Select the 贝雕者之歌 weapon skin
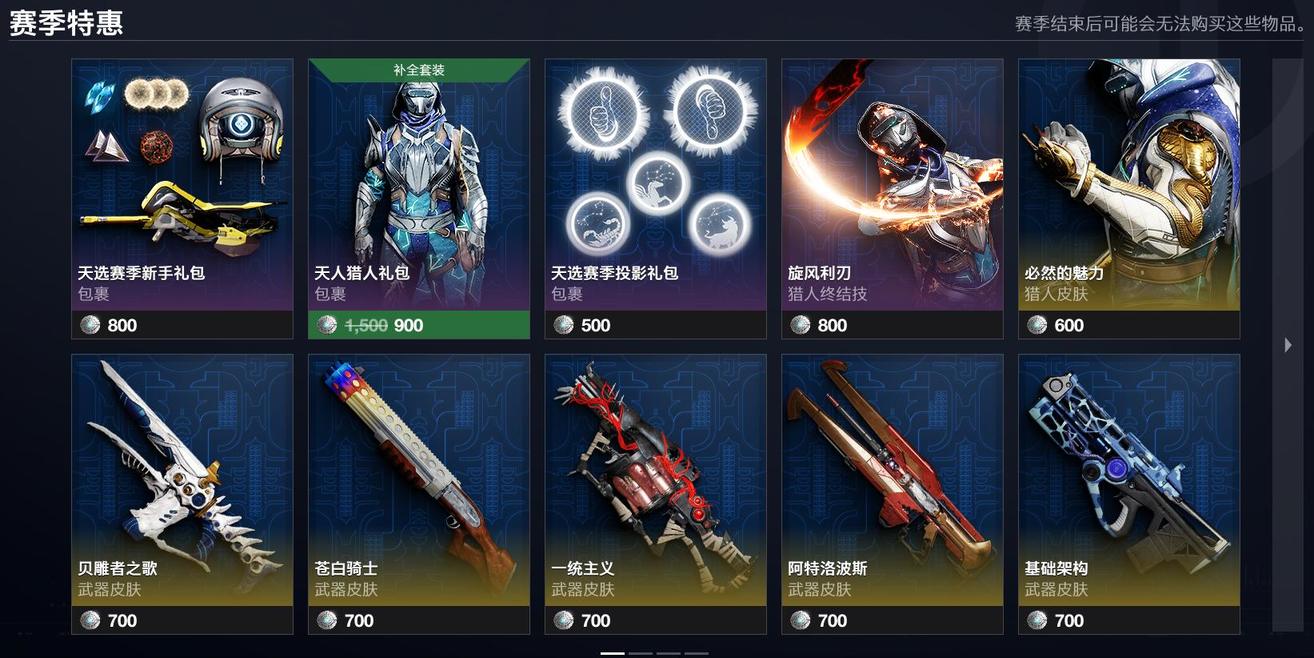 [182, 494]
